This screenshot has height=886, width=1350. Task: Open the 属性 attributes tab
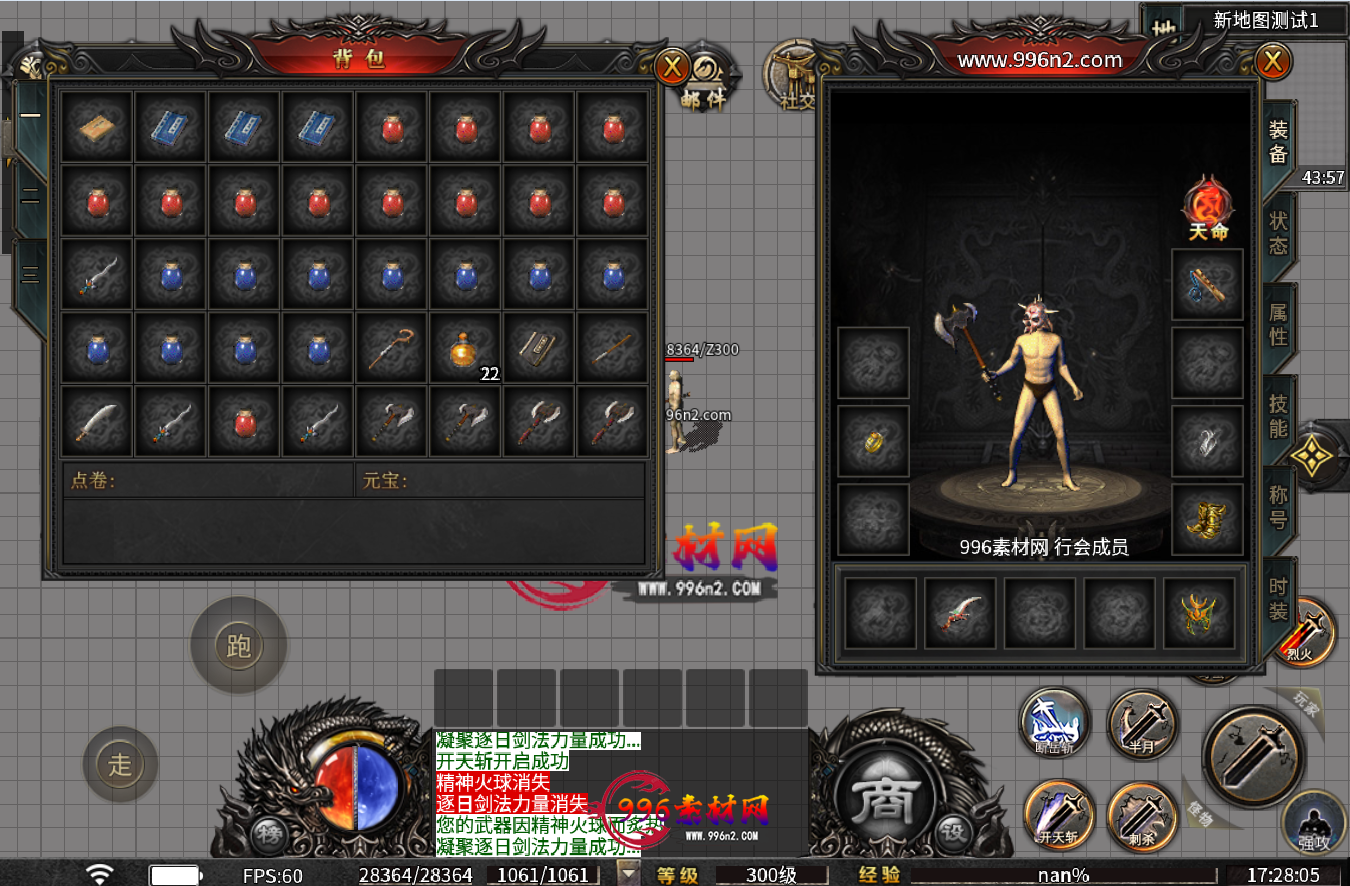pos(1278,324)
